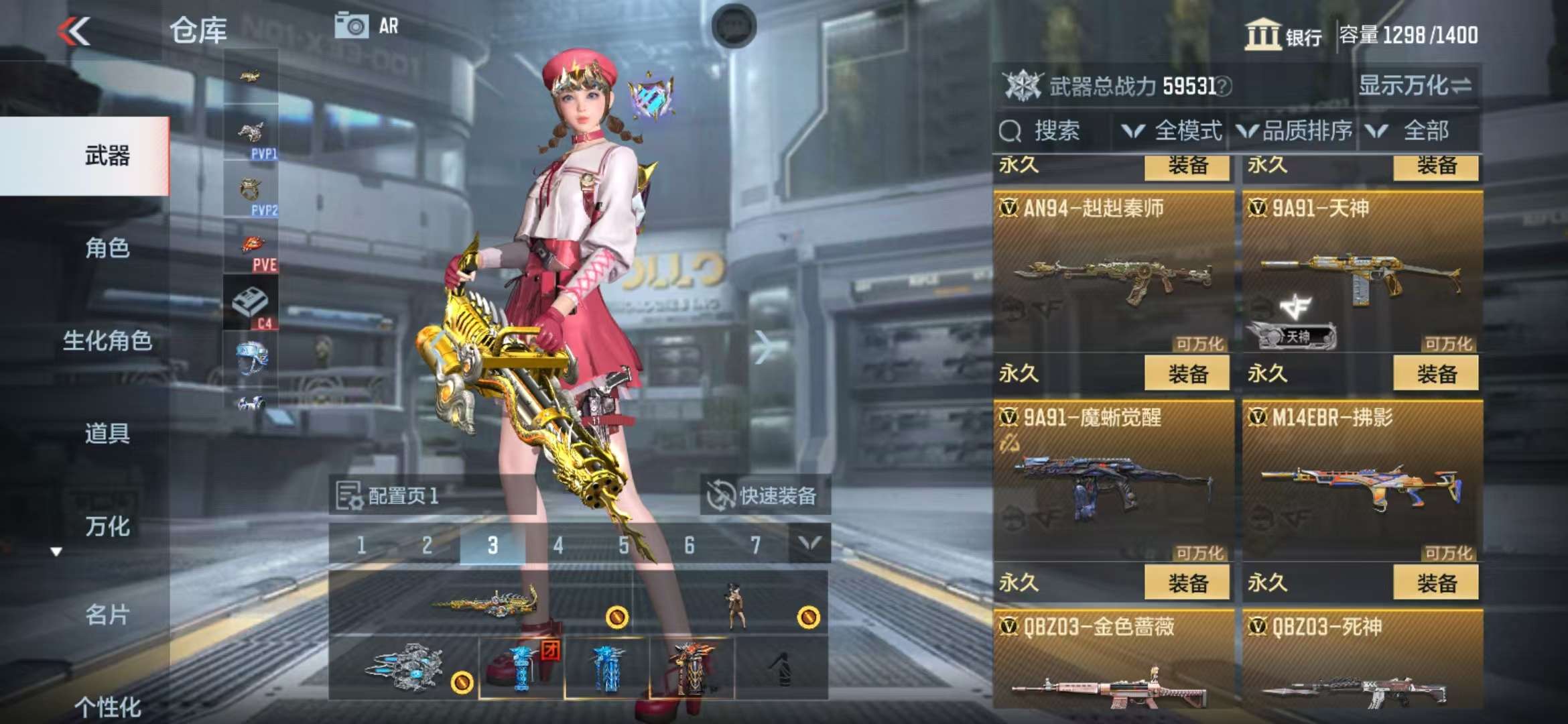
Task: Open the 配置页1 loadout page settings
Action: click(389, 496)
